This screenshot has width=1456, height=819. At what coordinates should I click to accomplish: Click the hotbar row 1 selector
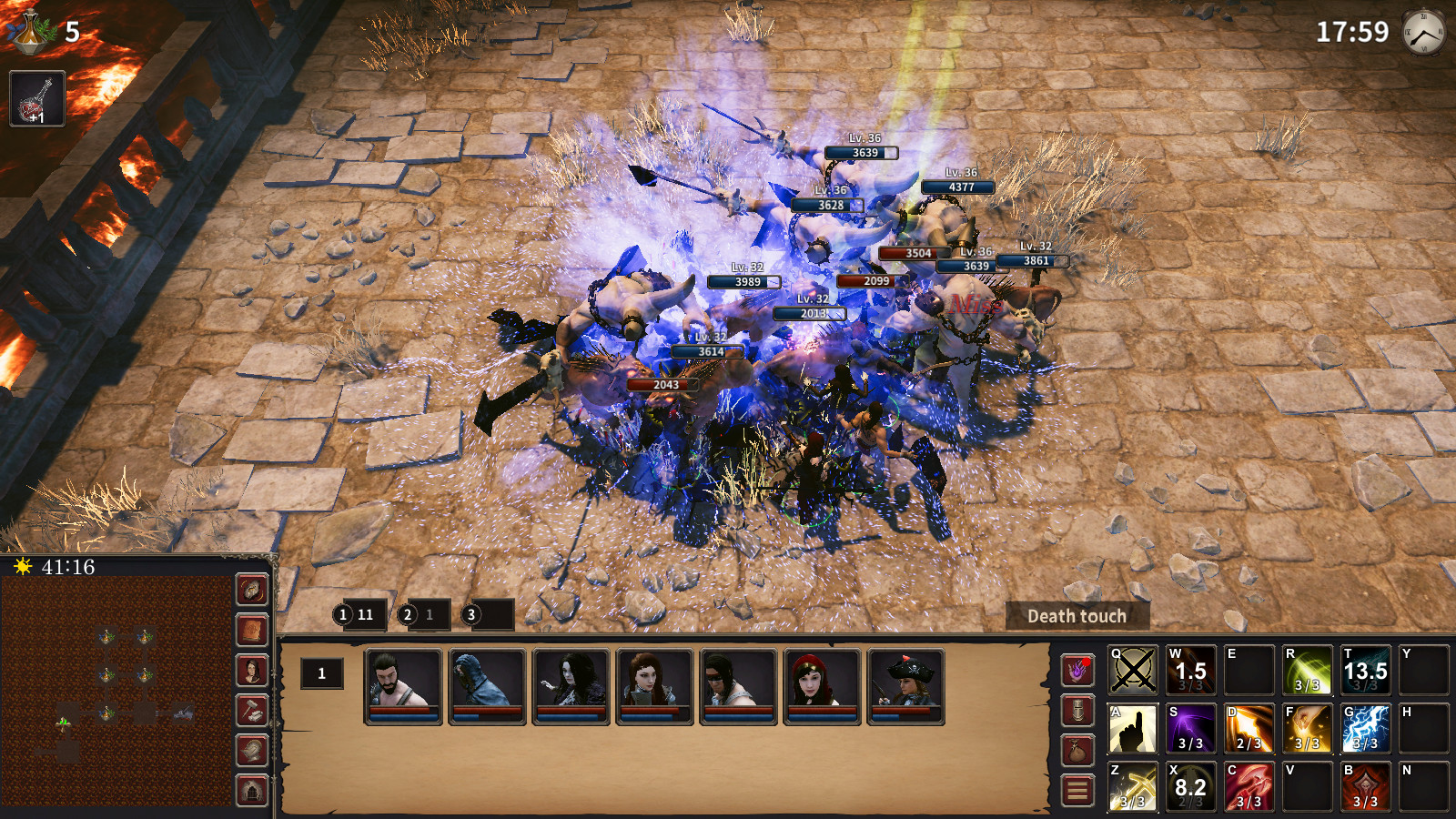click(320, 673)
